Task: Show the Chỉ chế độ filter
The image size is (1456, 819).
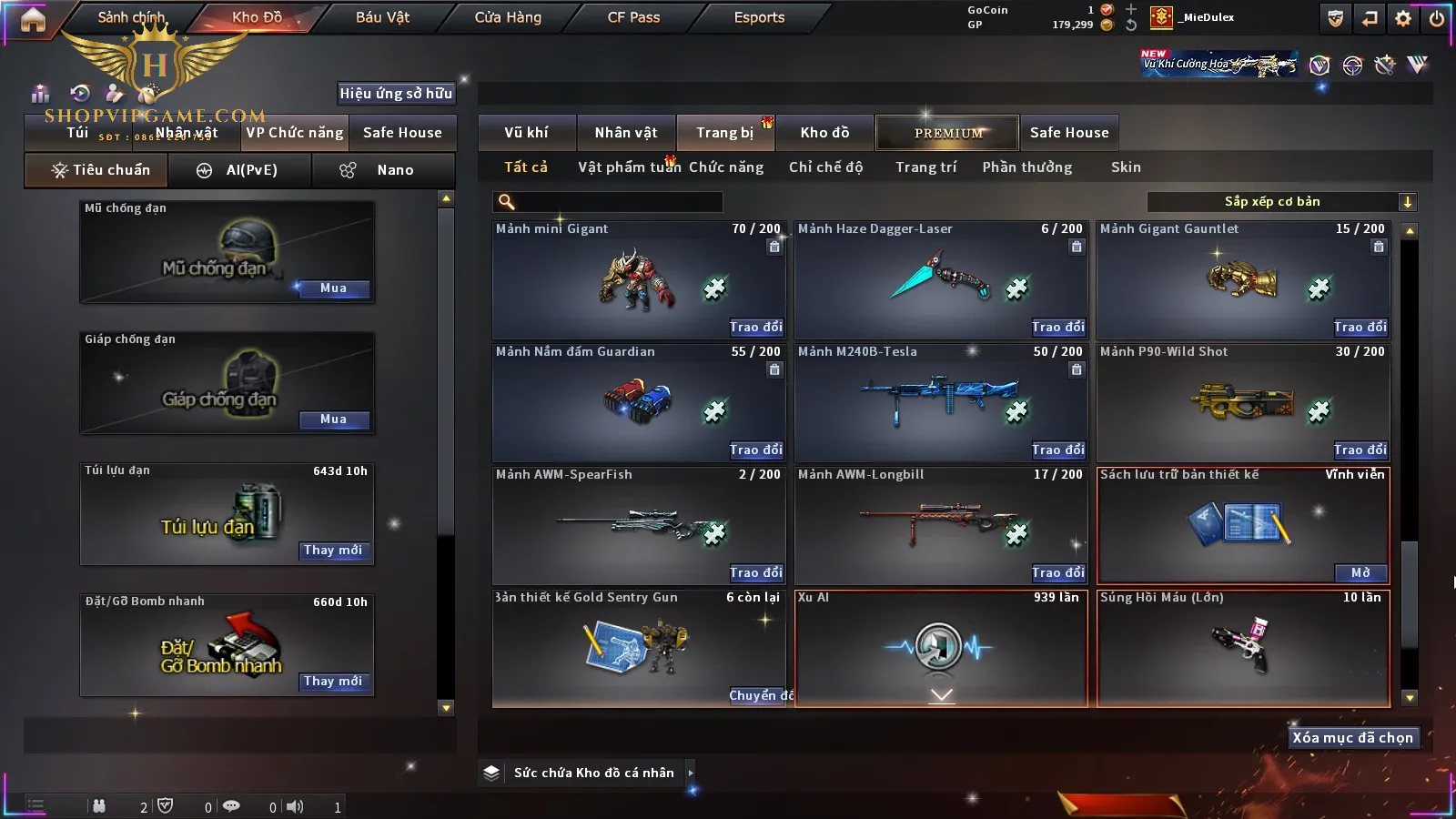Action: click(825, 167)
